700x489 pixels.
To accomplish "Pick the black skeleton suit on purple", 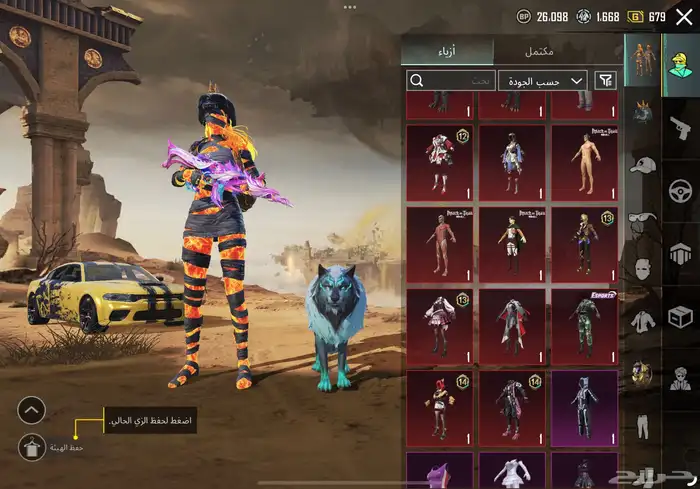I will pos(585,406).
